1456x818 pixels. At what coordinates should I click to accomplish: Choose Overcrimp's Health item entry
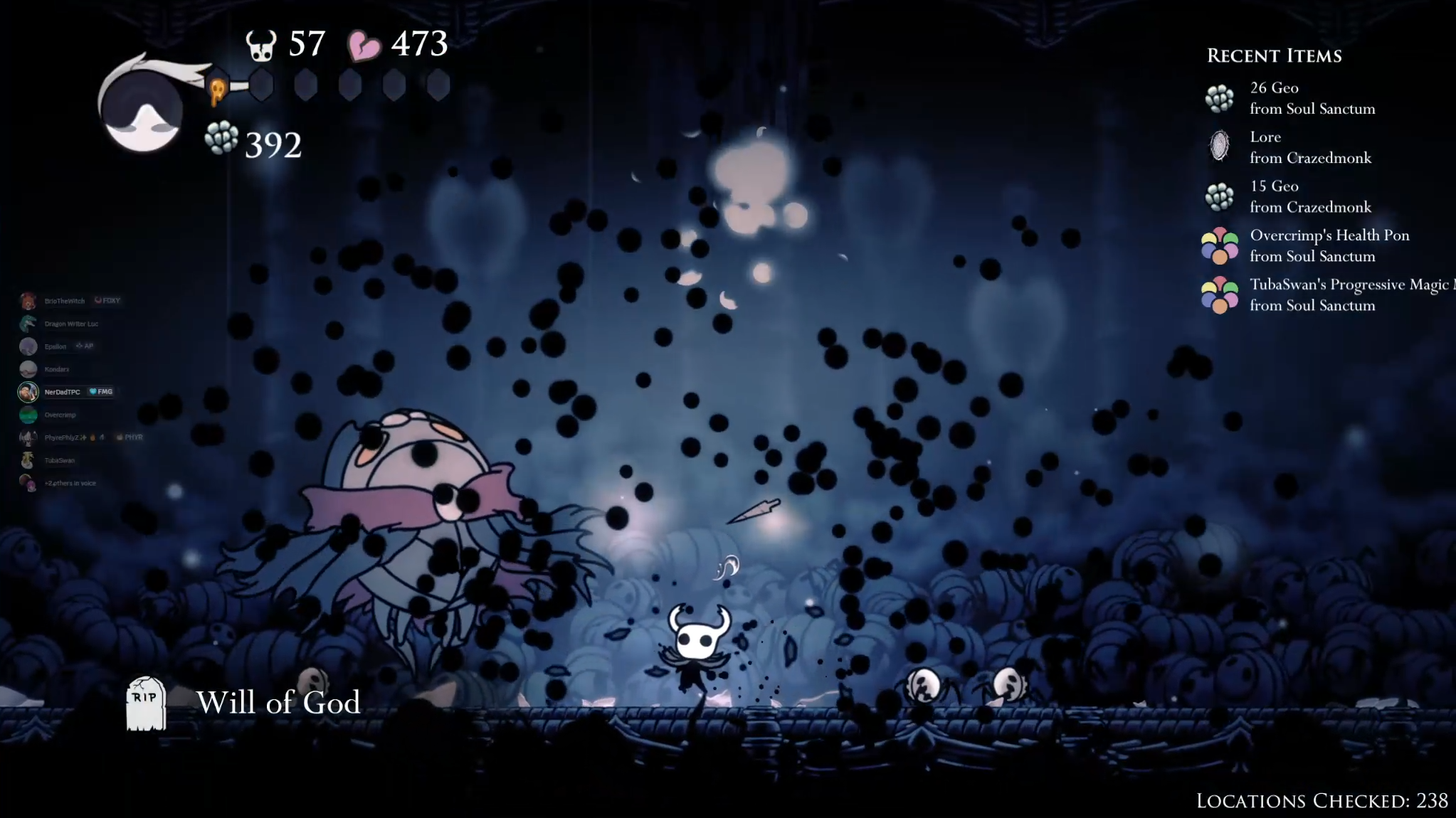1329,245
